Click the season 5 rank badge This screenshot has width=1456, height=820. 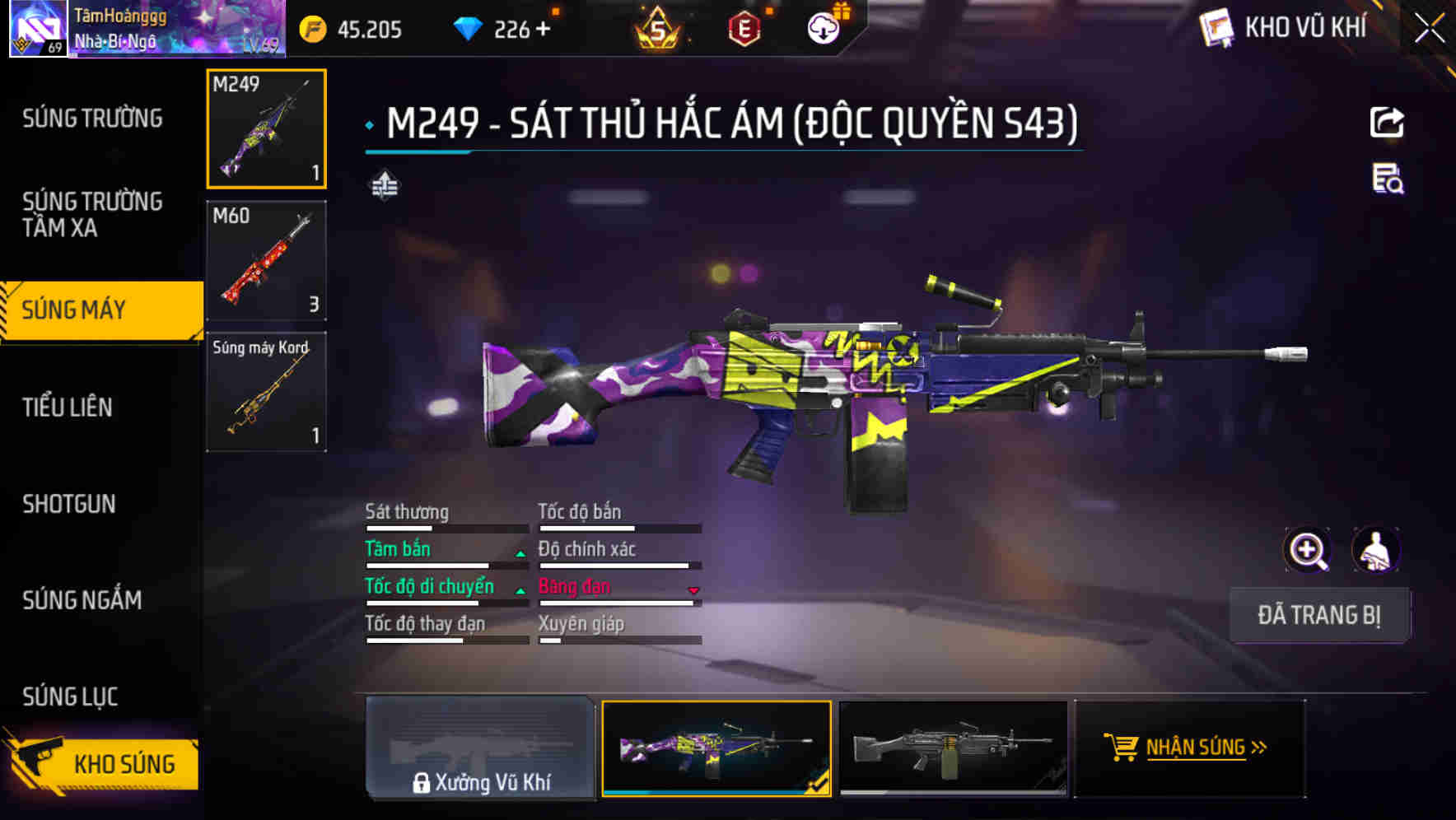(659, 27)
